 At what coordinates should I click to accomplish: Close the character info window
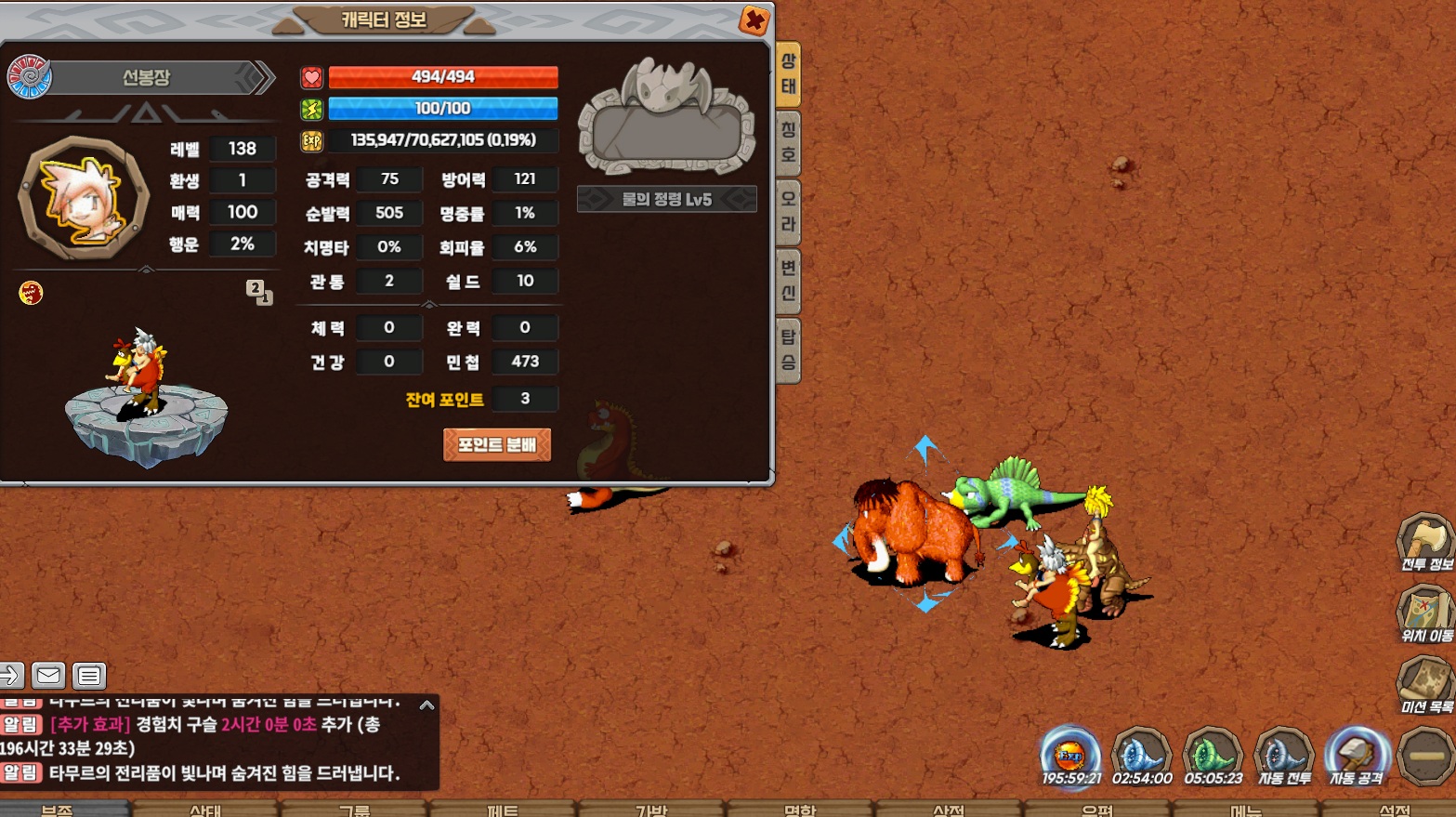[754, 20]
